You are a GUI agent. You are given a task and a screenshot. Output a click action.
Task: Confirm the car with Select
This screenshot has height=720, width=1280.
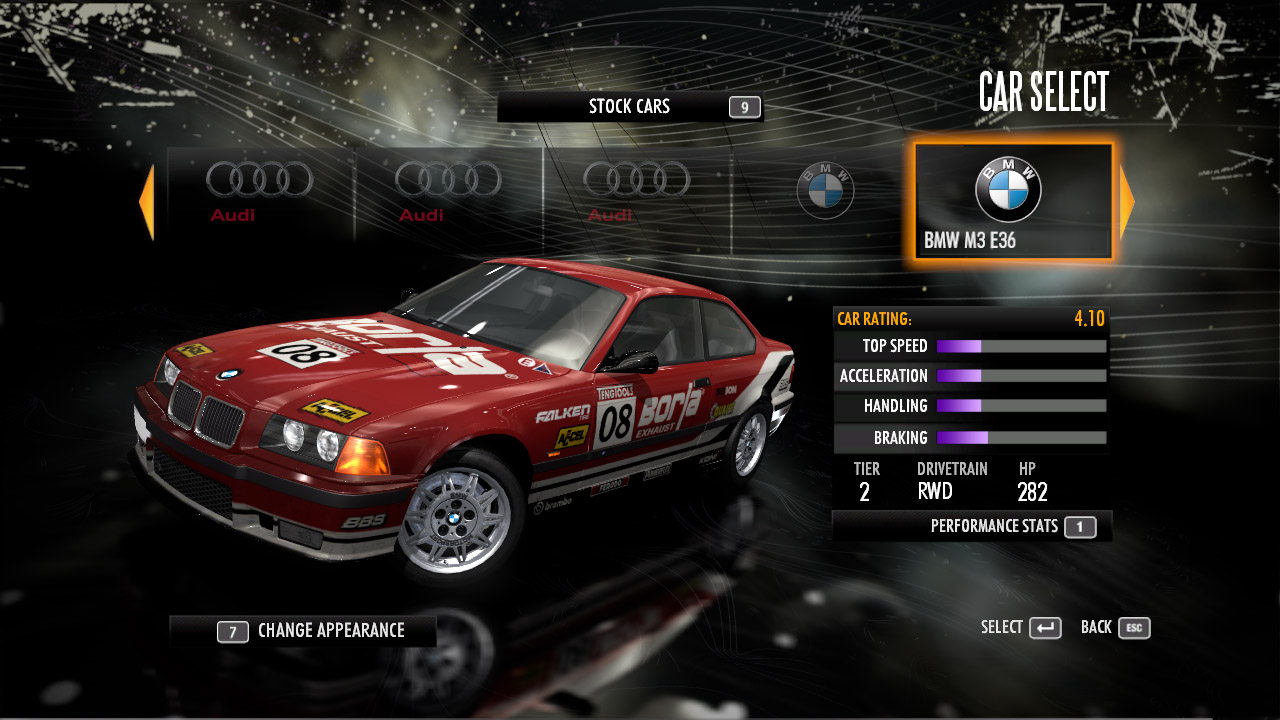[x=1021, y=628]
